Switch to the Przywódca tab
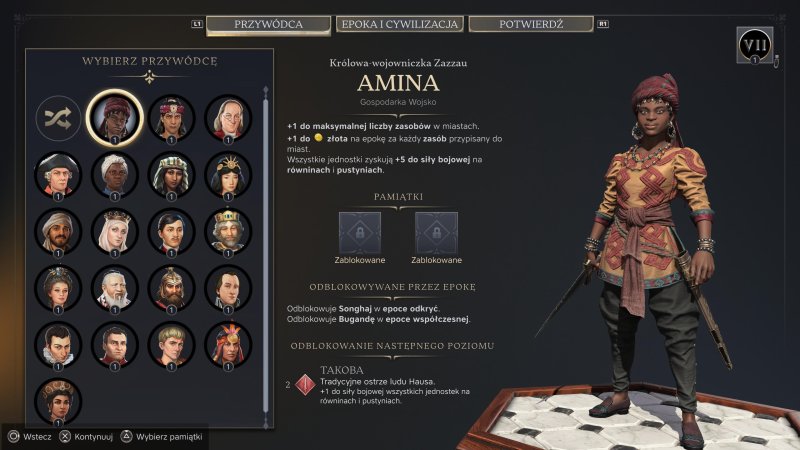Screen dimensions: 800x450 [268, 23]
